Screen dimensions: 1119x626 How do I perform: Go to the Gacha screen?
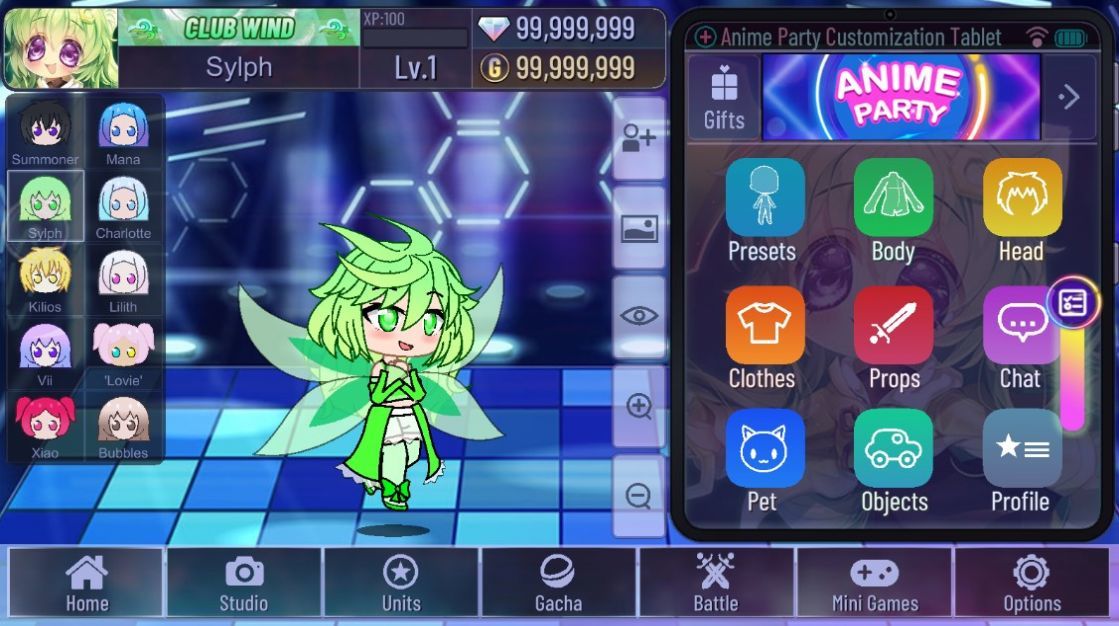point(558,582)
